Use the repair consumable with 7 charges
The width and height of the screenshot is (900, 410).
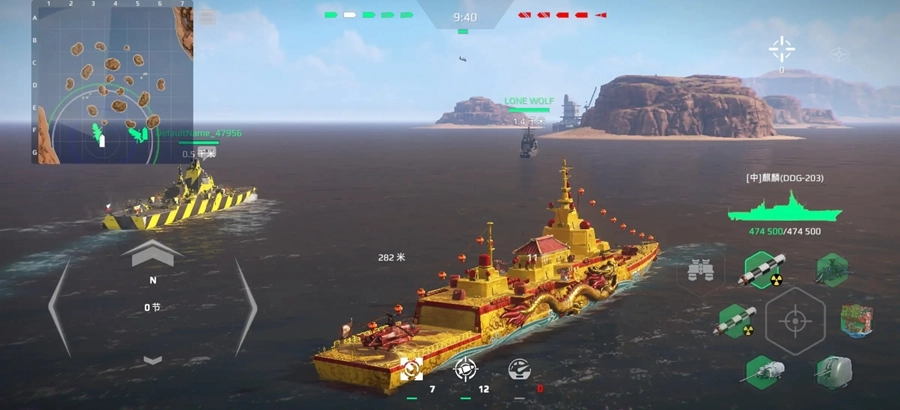click(x=411, y=370)
